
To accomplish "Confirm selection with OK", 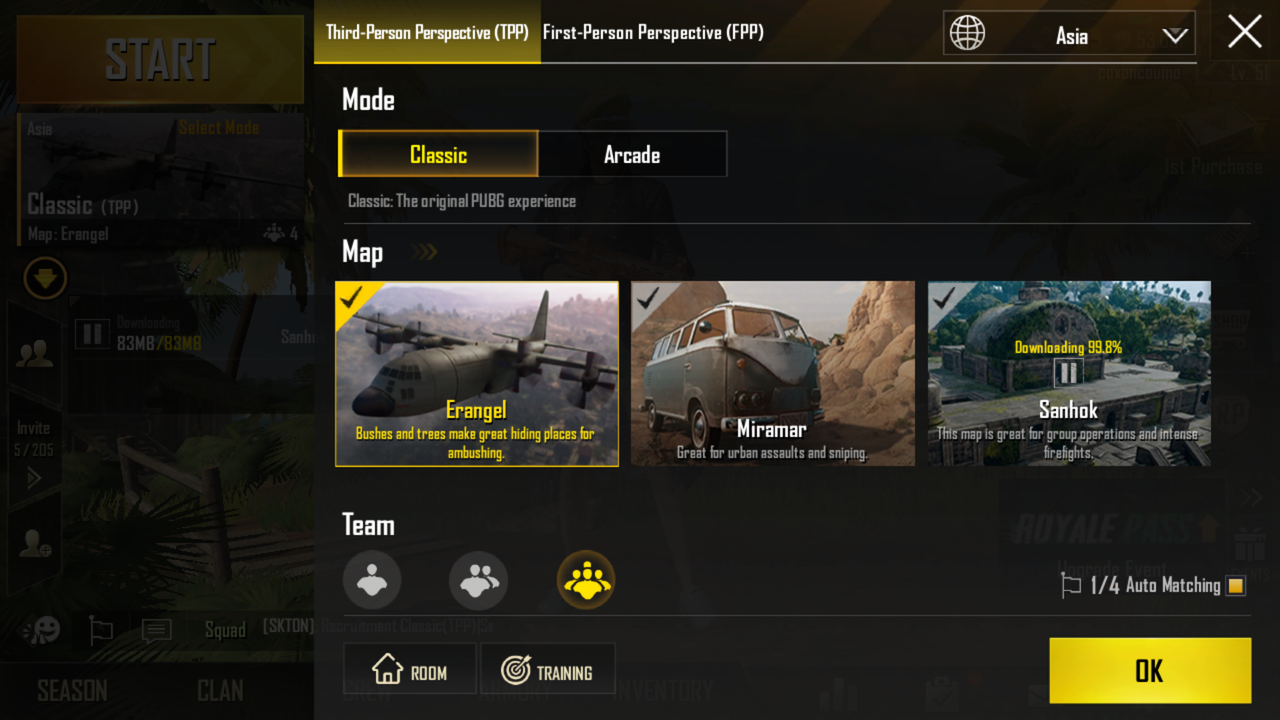I will [1149, 671].
